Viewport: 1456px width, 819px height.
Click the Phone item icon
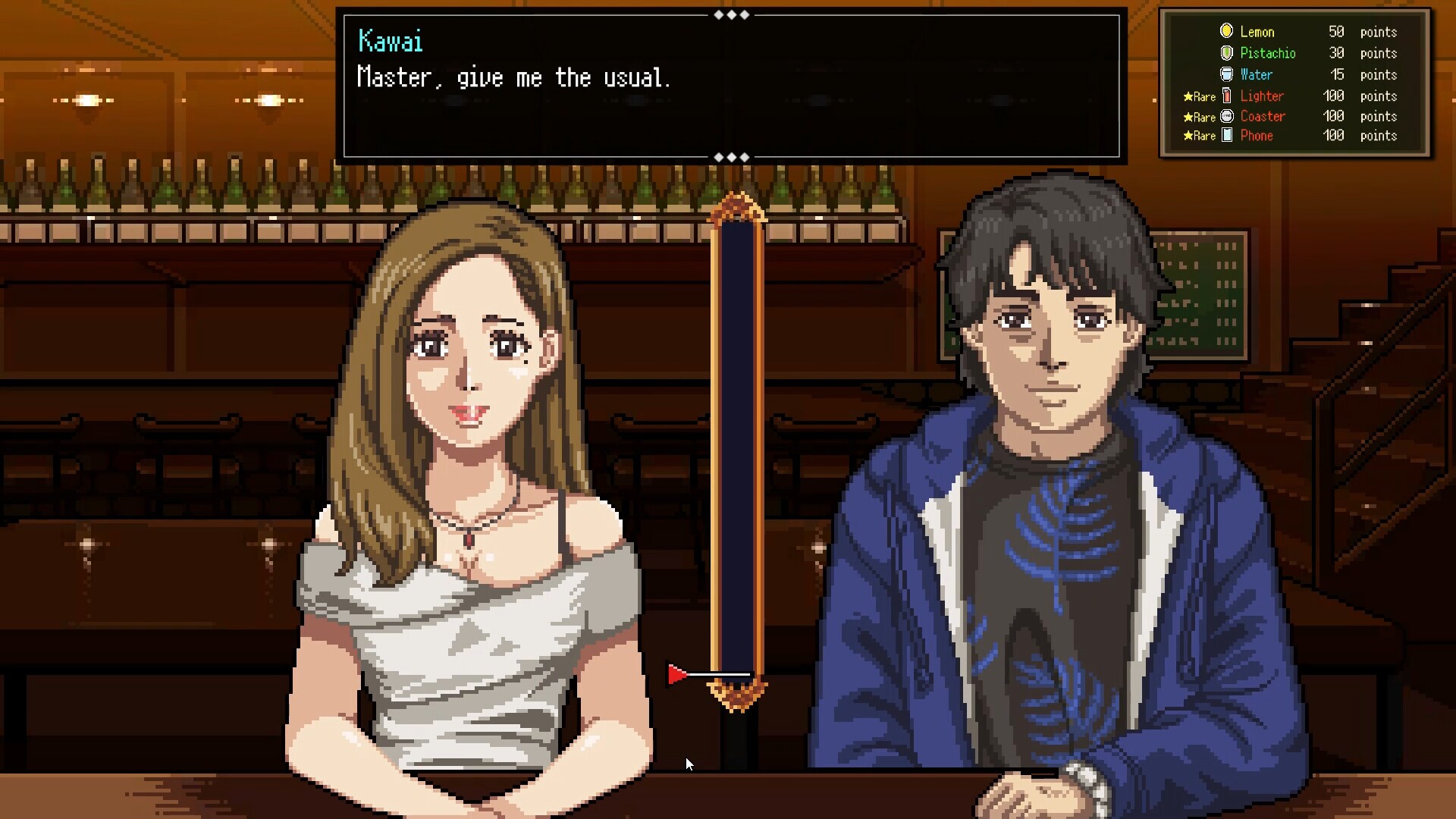pyautogui.click(x=1227, y=136)
